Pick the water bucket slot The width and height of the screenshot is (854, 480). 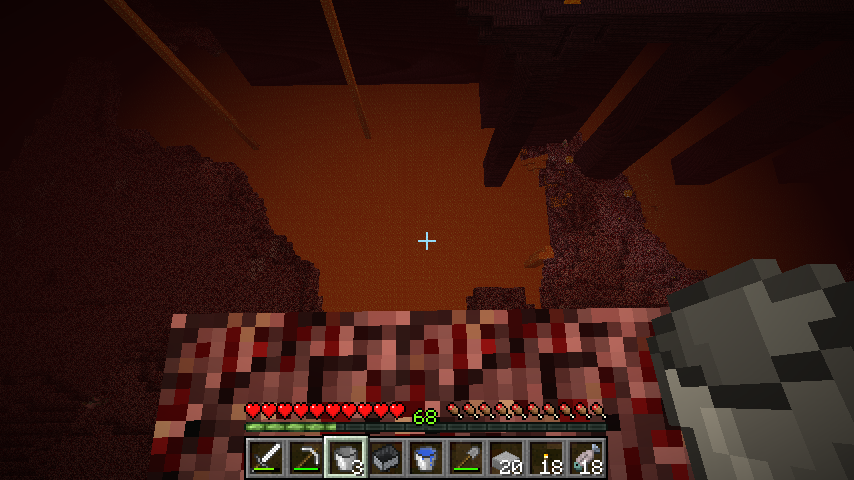426,458
